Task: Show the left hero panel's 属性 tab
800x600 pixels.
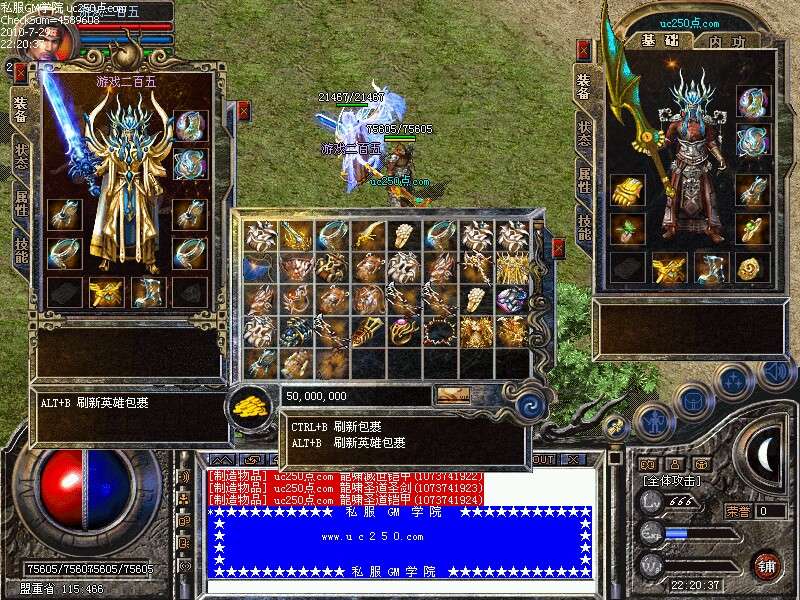Action: (x=21, y=203)
